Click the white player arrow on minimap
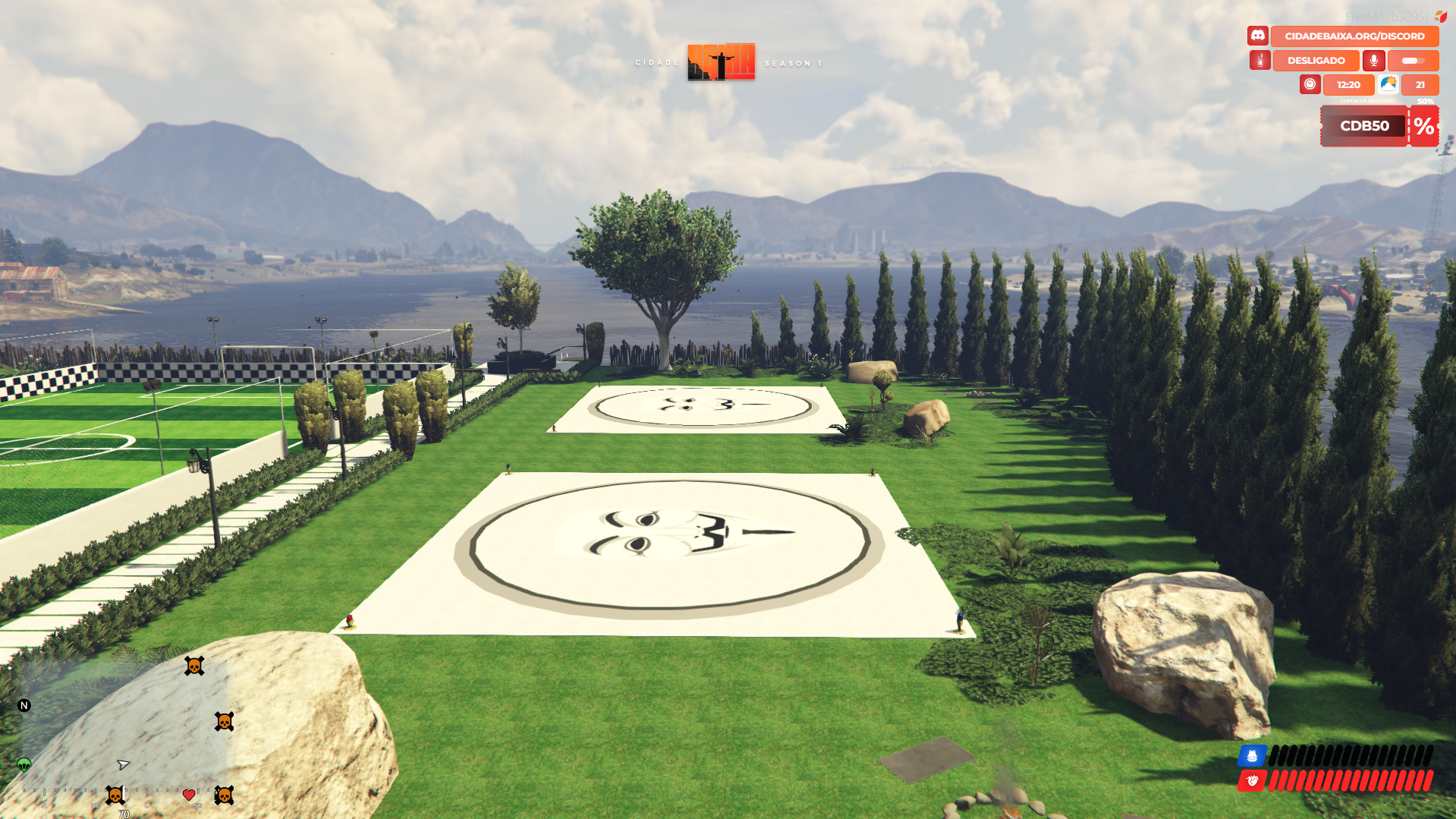Image resolution: width=1456 pixels, height=819 pixels. [123, 764]
